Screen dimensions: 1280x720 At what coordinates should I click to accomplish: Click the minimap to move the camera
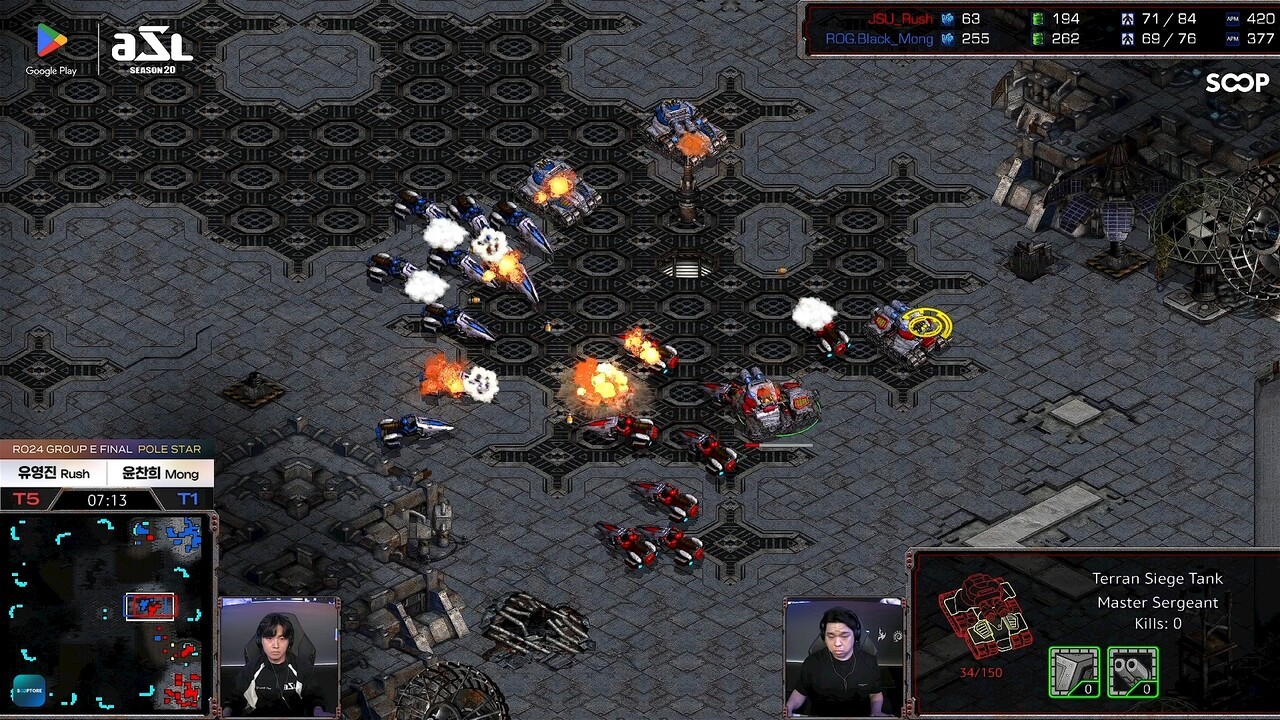pos(108,612)
